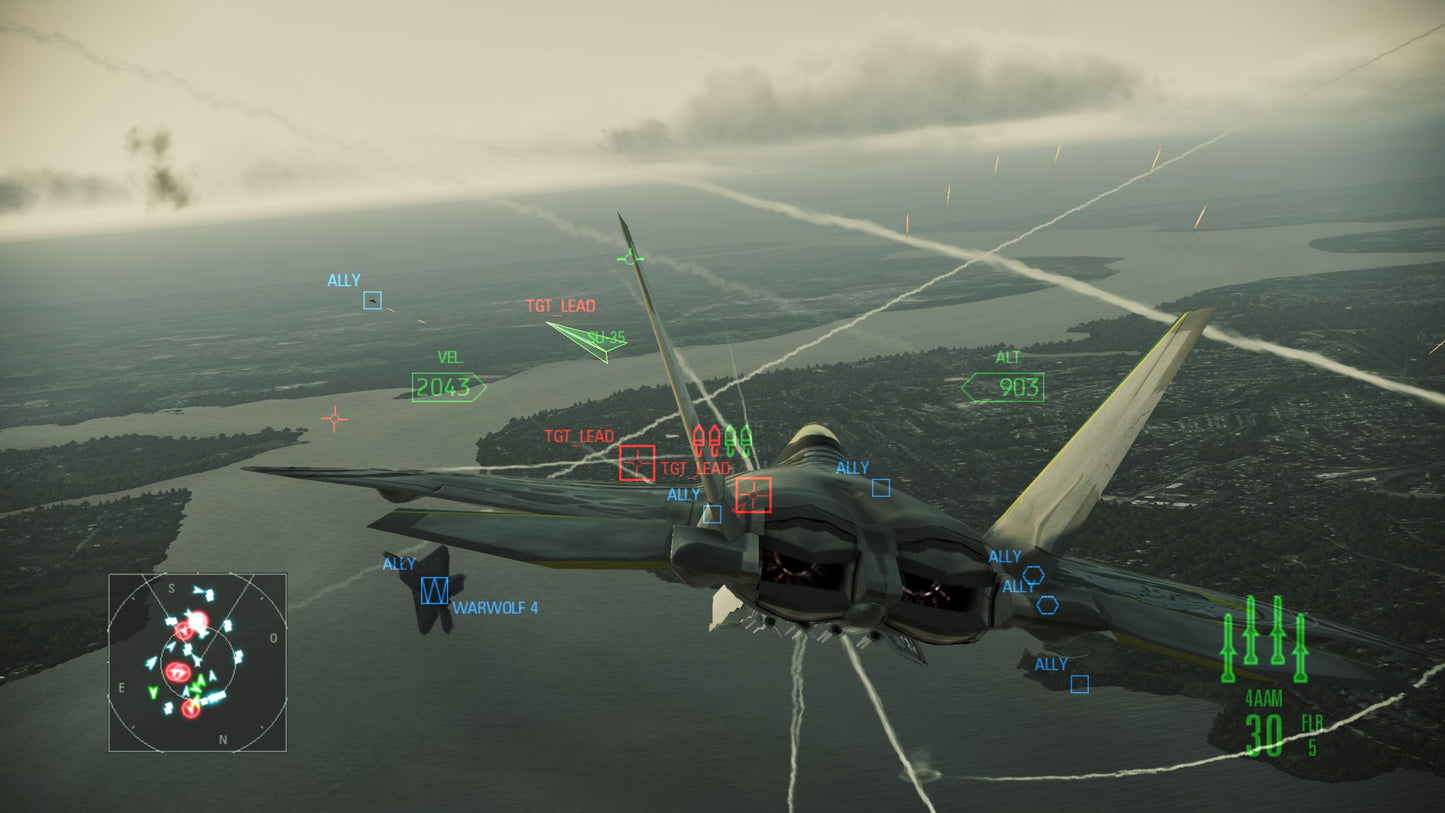1445x813 pixels.
Task: Click the green missile ammo gauge row
Action: 1265,640
